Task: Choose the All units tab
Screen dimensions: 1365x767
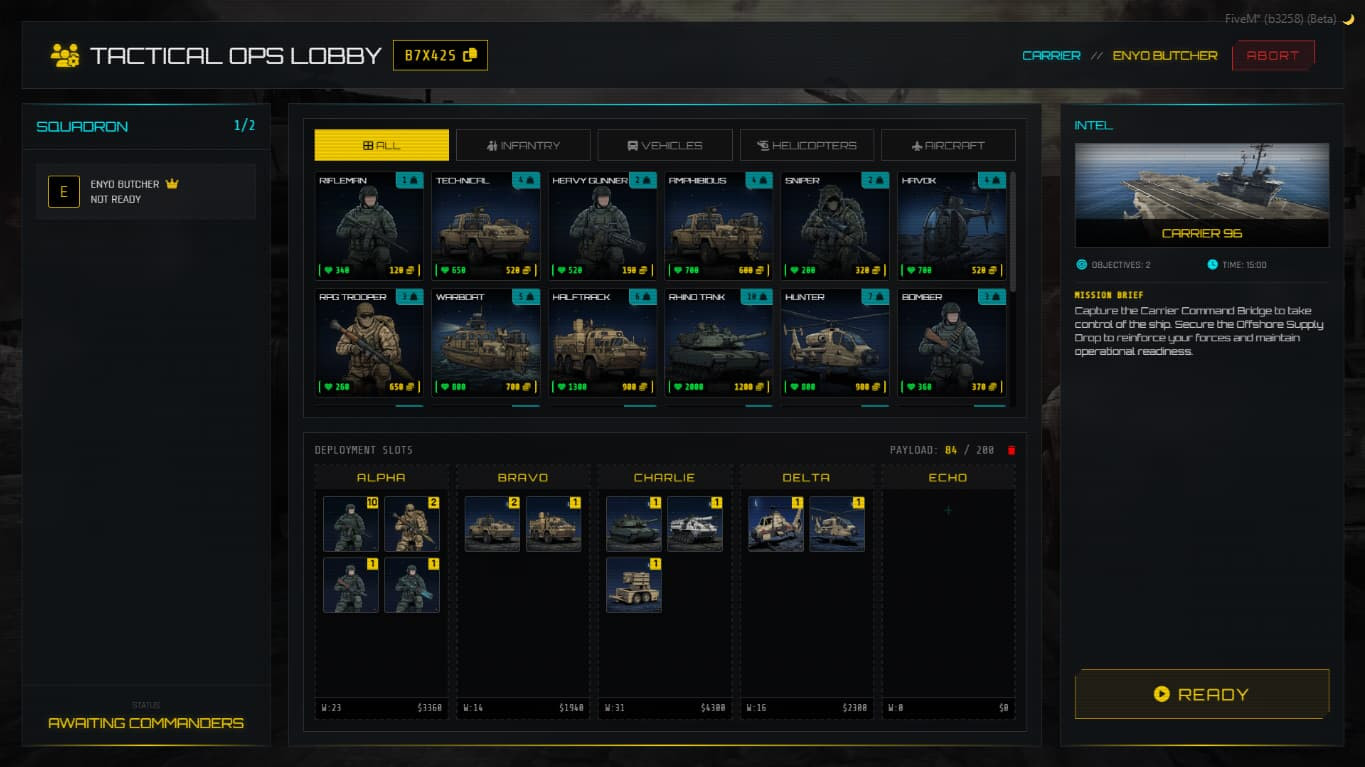Action: coord(381,145)
